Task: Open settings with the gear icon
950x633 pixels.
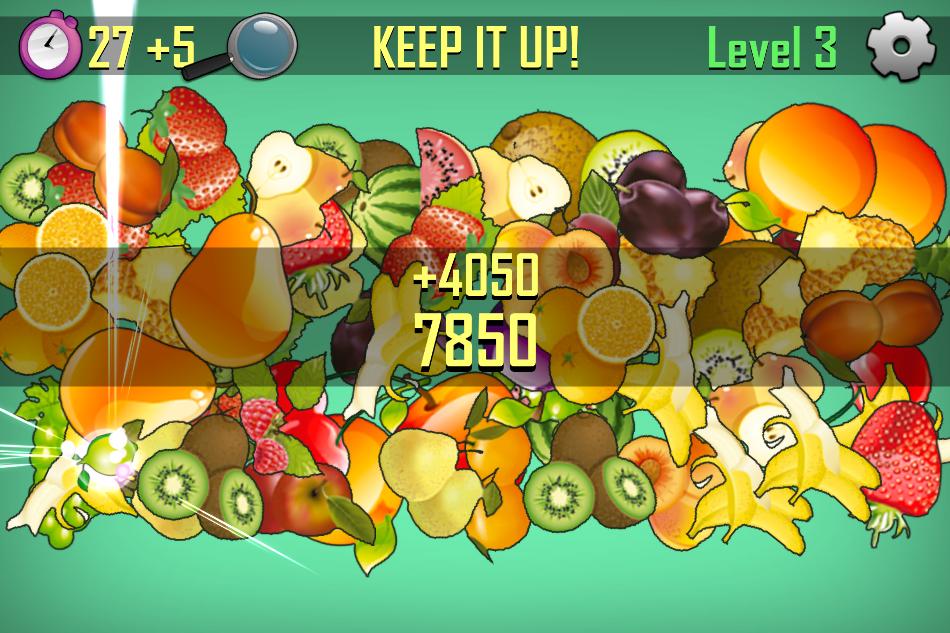Action: tap(900, 46)
